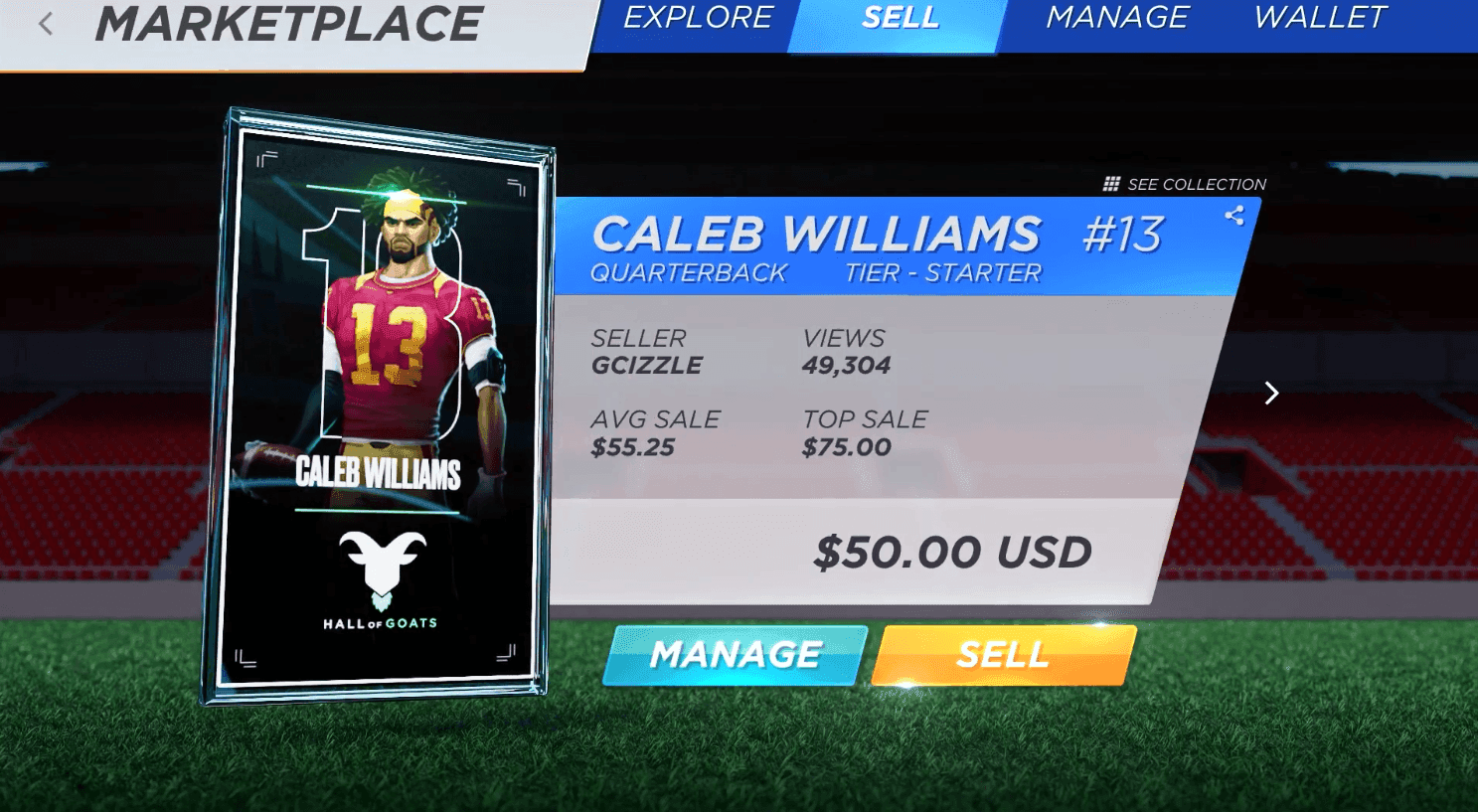Click the back arrow beside MARKETPLACE
The height and width of the screenshot is (812, 1478).
point(47,22)
